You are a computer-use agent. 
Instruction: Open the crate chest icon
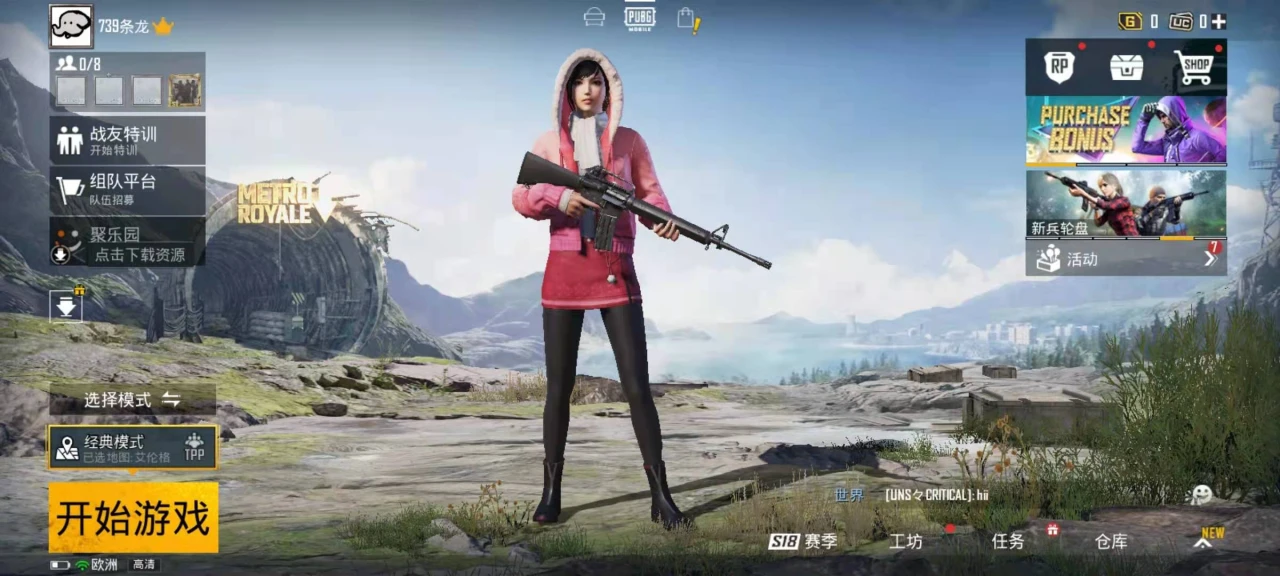1126,67
